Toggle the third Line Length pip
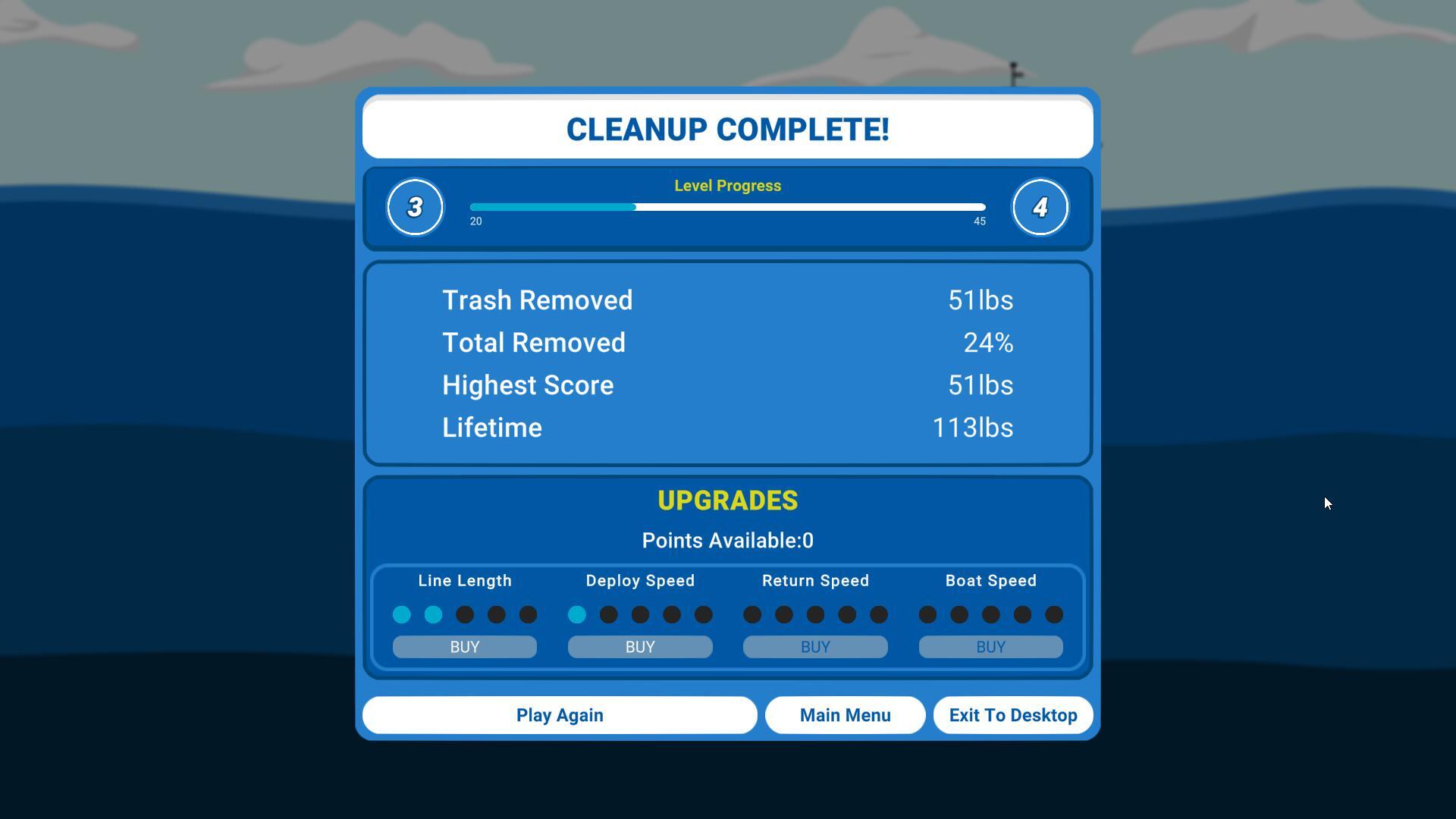 point(465,615)
